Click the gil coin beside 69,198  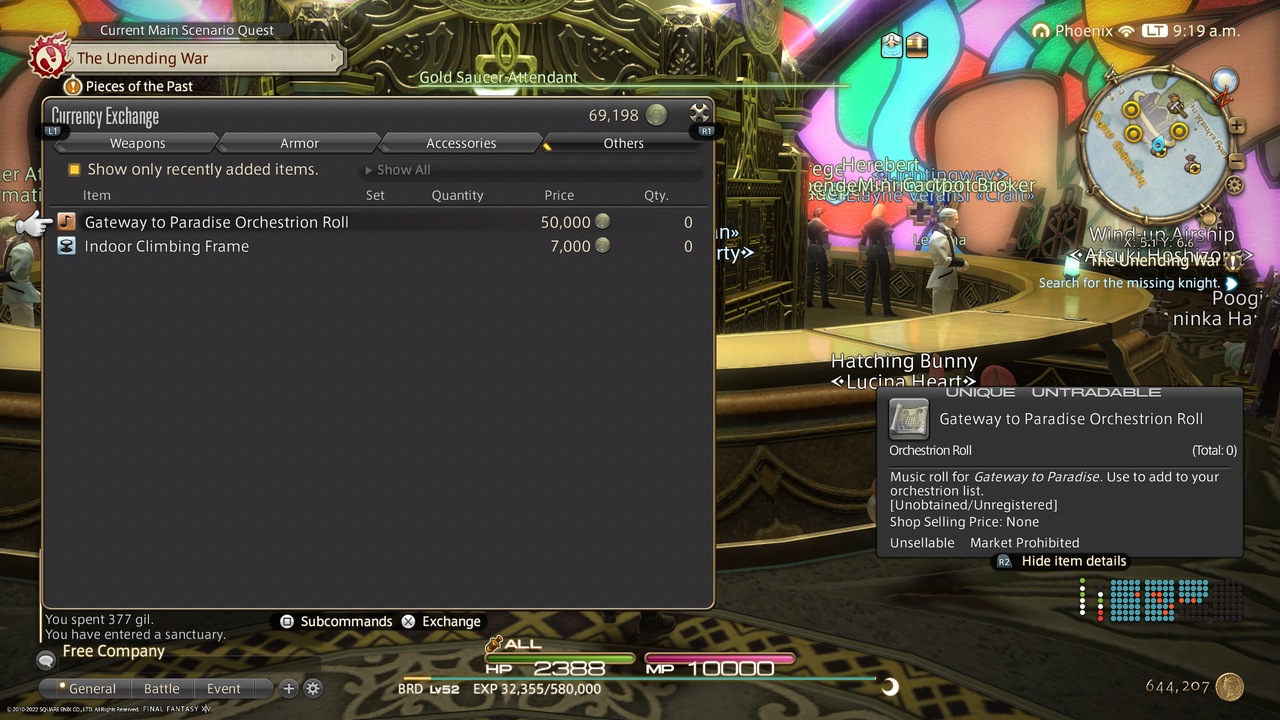(x=655, y=115)
